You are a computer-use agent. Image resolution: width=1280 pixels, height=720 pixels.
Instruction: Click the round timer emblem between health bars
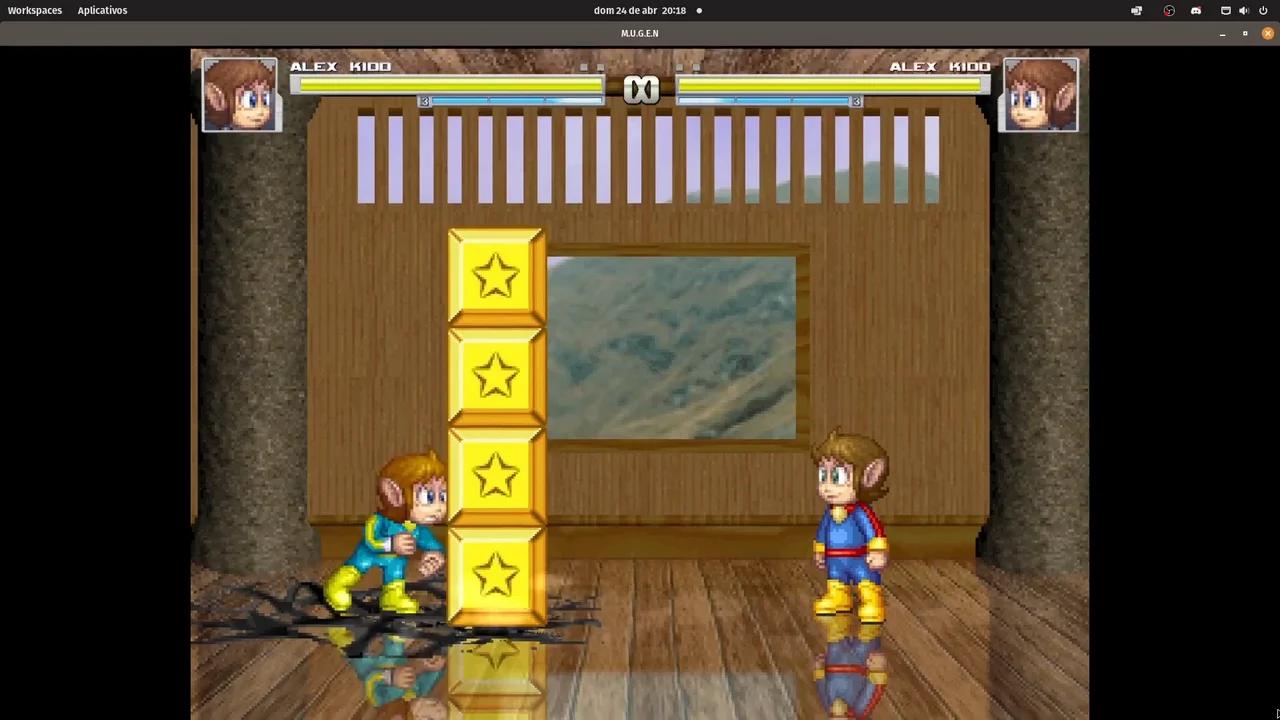[x=641, y=88]
